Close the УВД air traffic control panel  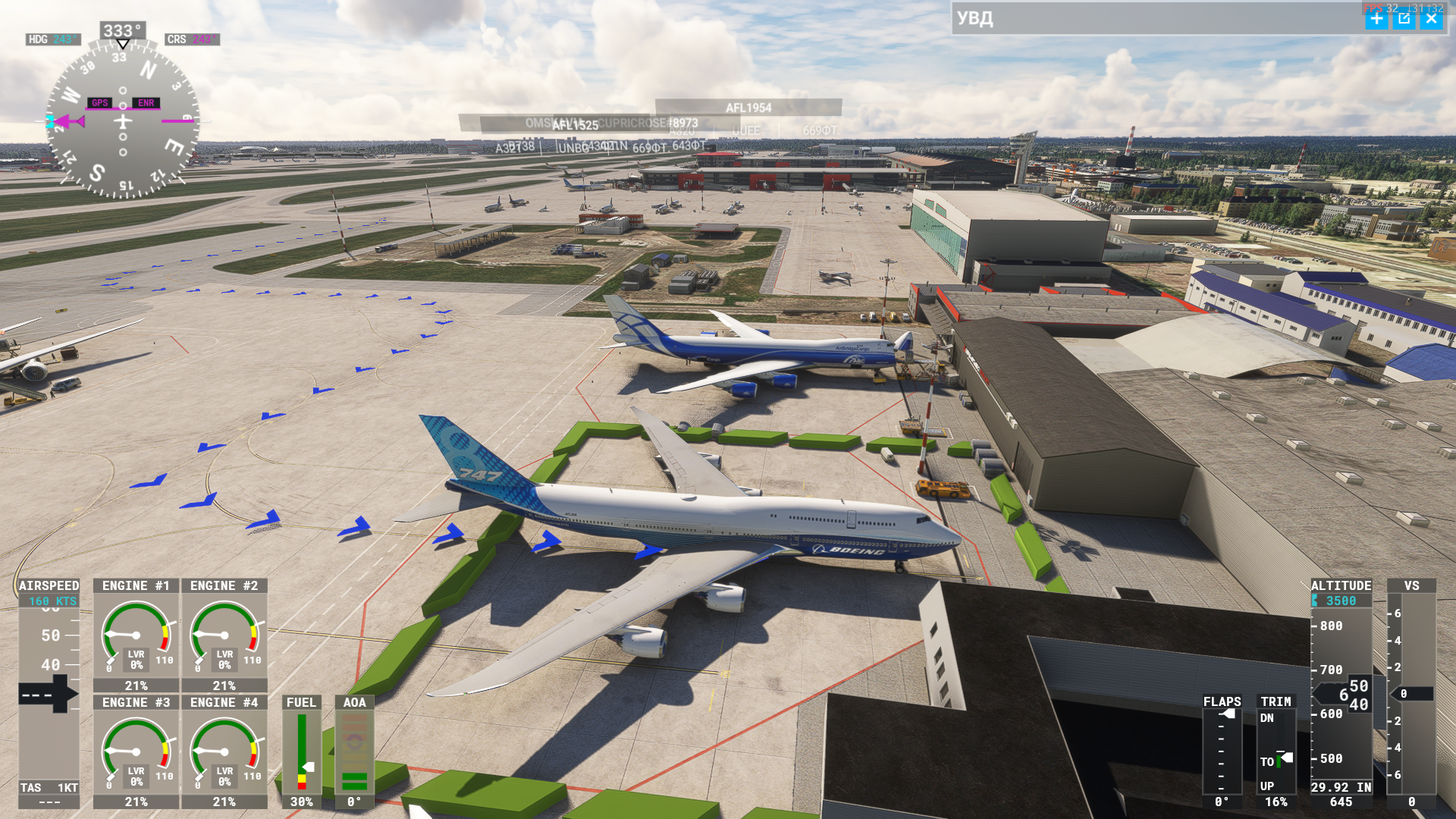1431,19
